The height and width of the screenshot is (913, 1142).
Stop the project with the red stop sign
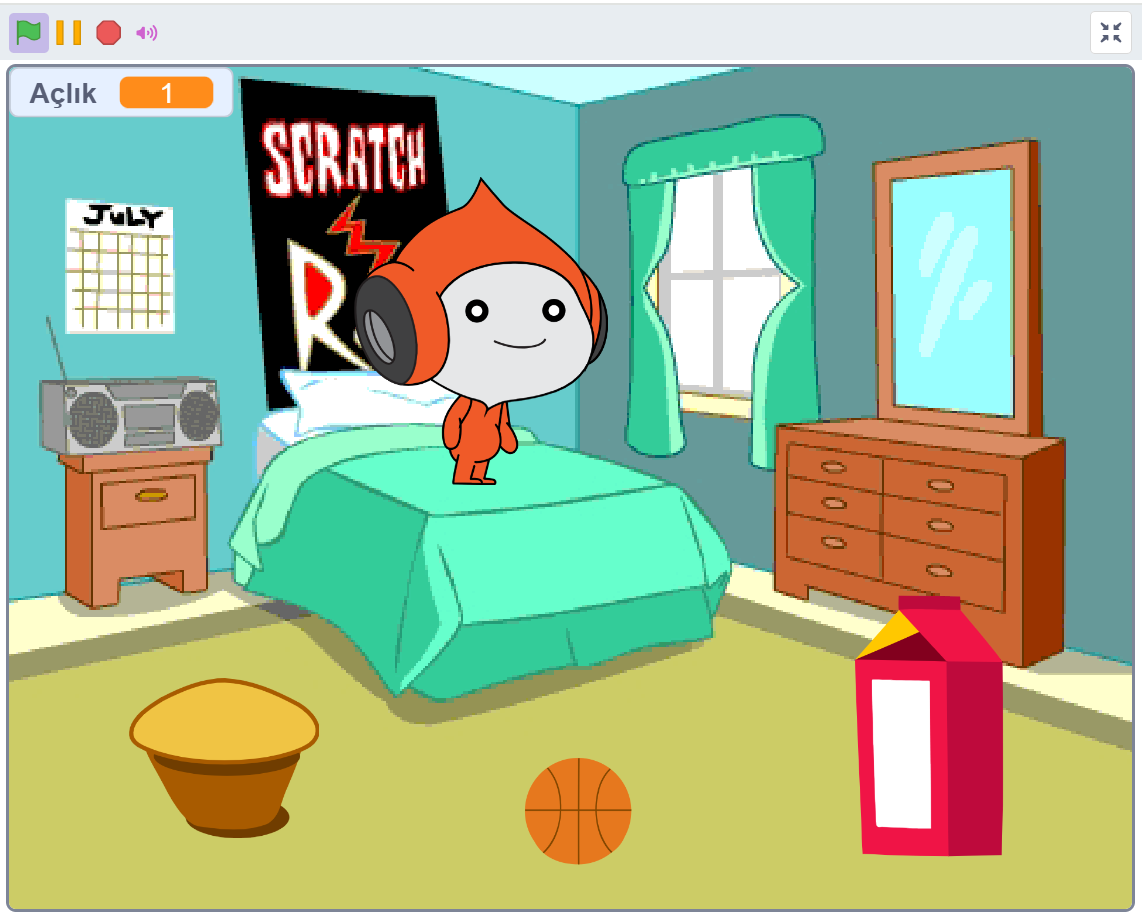pos(108,33)
